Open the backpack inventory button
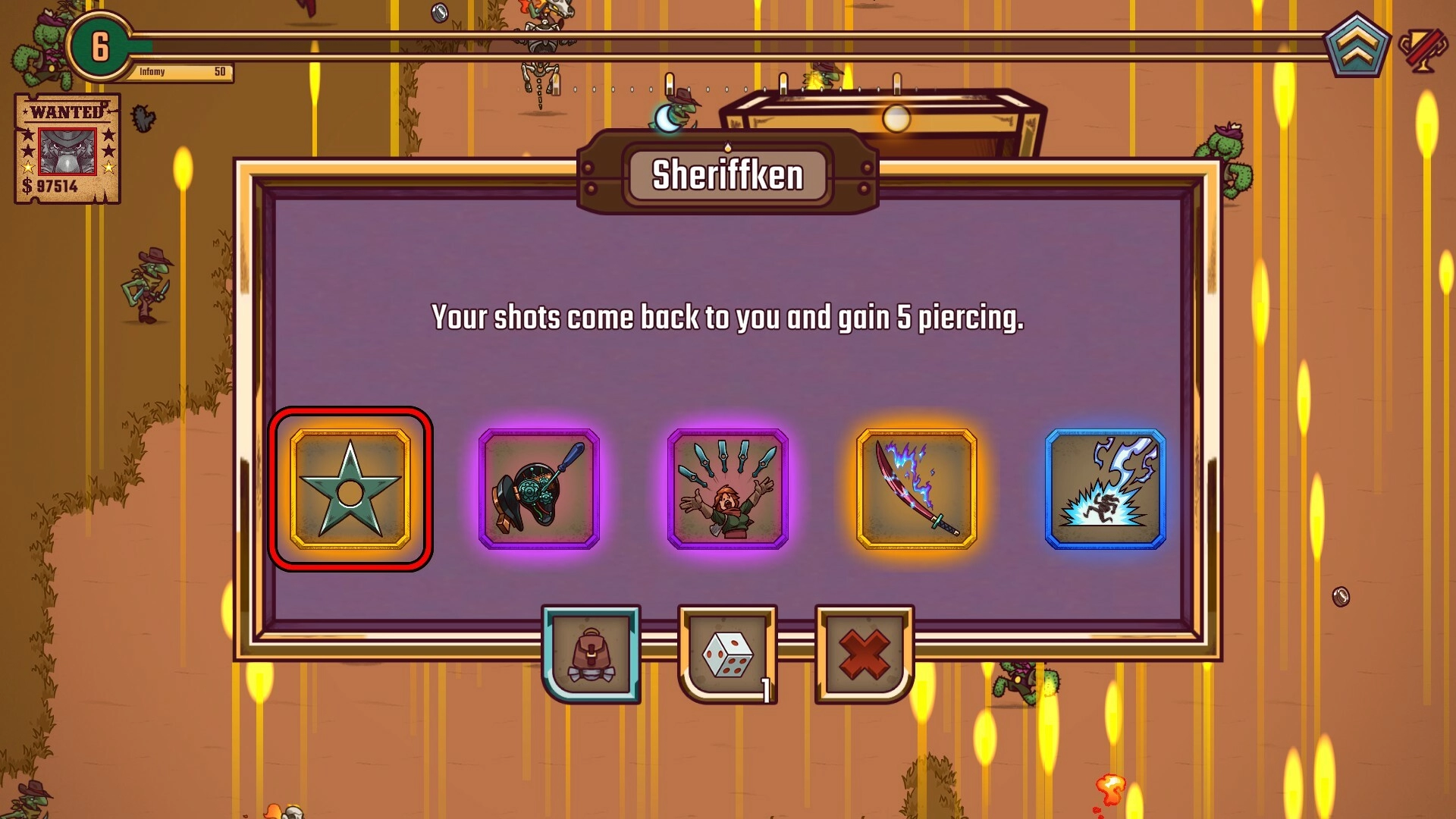The image size is (1456, 819). (x=591, y=654)
